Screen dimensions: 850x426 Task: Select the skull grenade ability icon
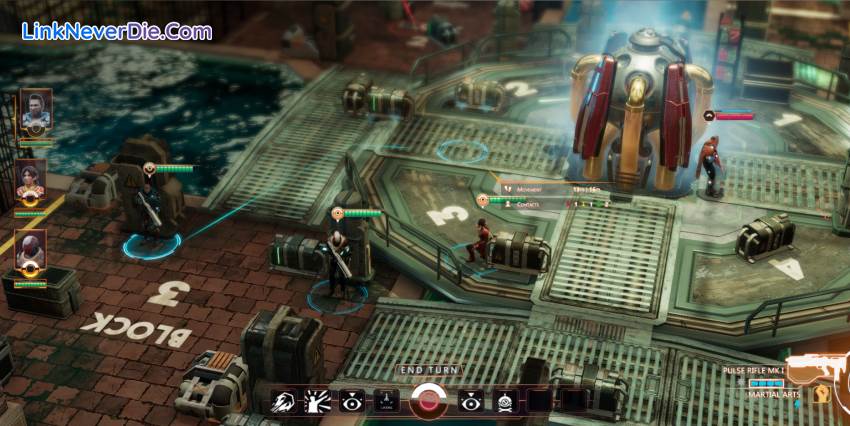click(504, 401)
